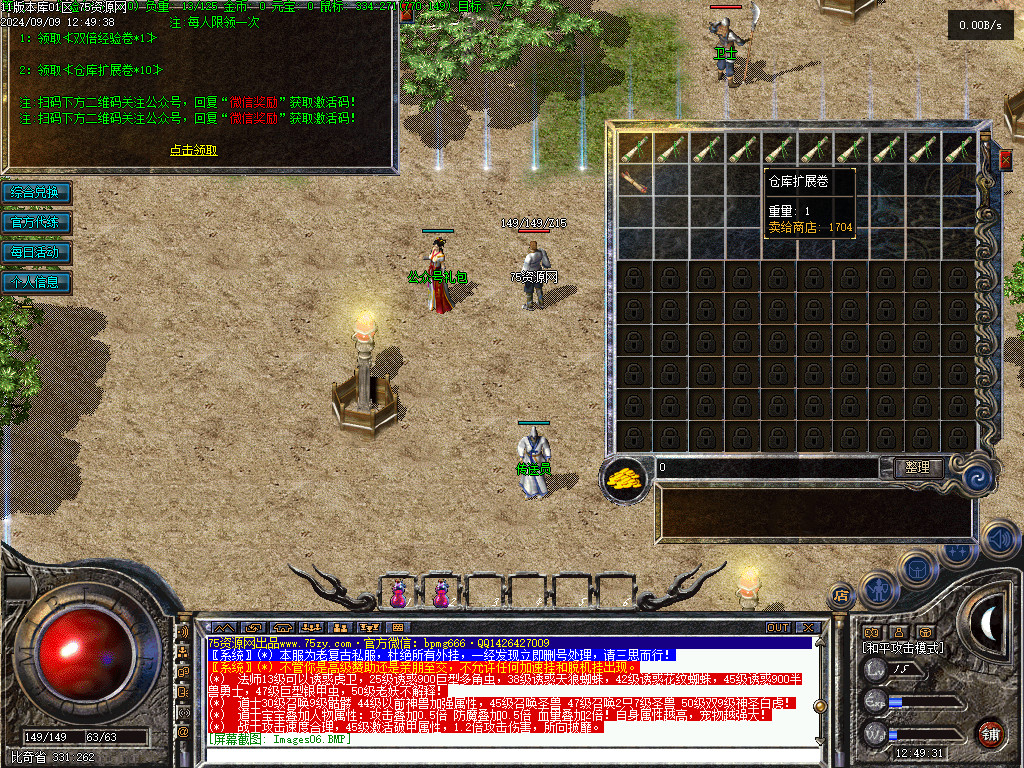Open the 店 shop icon
Image resolution: width=1024 pixels, height=768 pixels.
pyautogui.click(x=841, y=596)
